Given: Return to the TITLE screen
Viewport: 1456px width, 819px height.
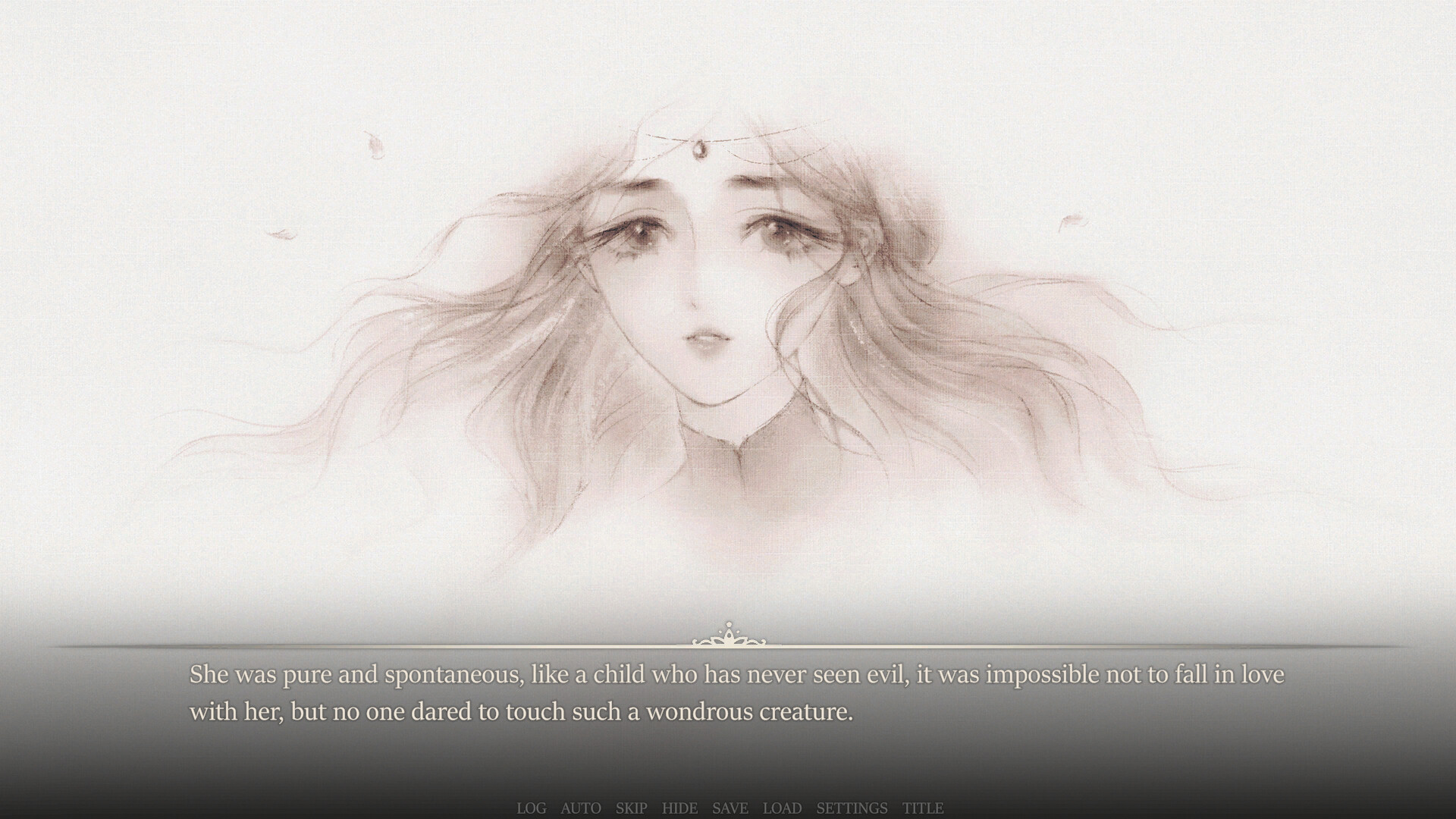Looking at the screenshot, I should point(922,808).
